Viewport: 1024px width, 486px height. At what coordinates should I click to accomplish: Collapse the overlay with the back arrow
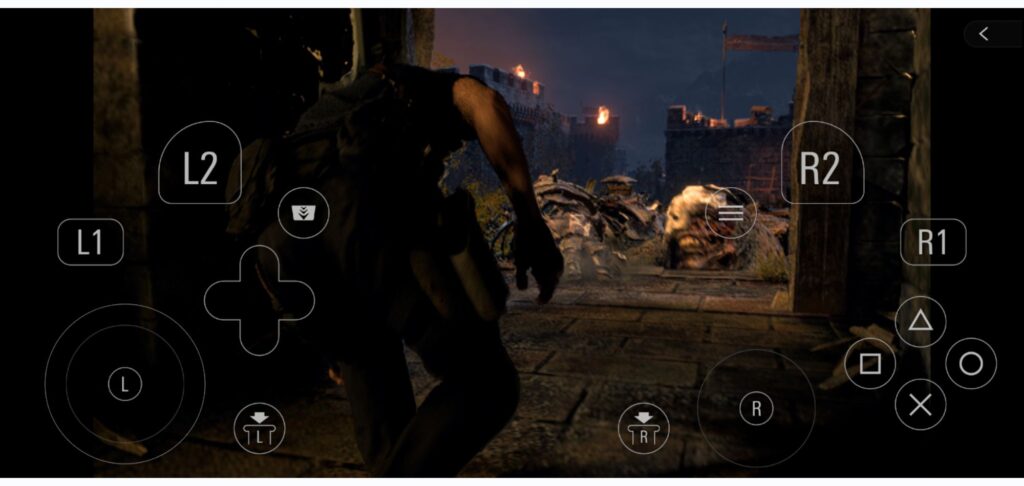(984, 34)
